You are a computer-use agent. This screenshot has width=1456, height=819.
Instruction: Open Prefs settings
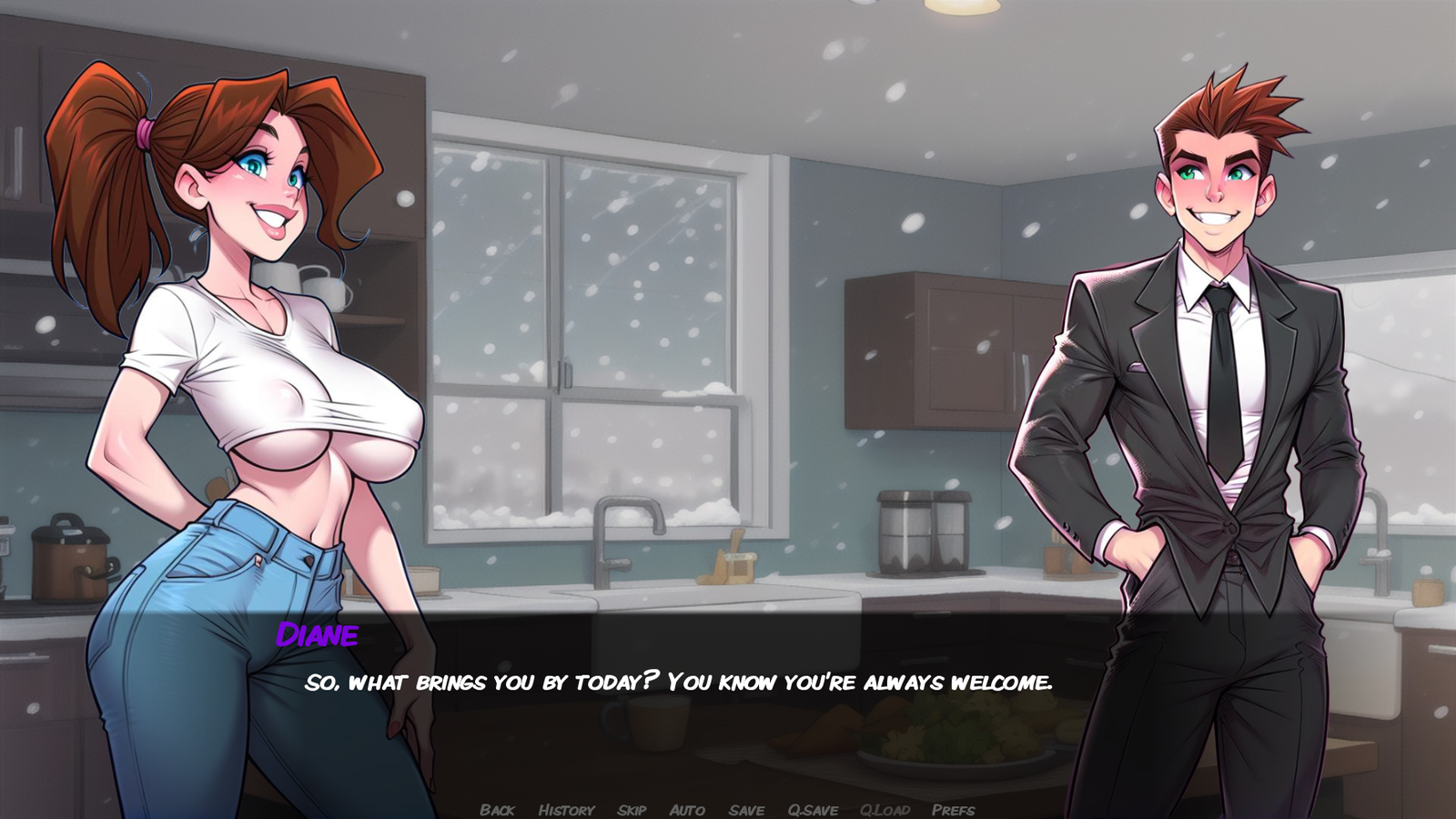pos(953,809)
